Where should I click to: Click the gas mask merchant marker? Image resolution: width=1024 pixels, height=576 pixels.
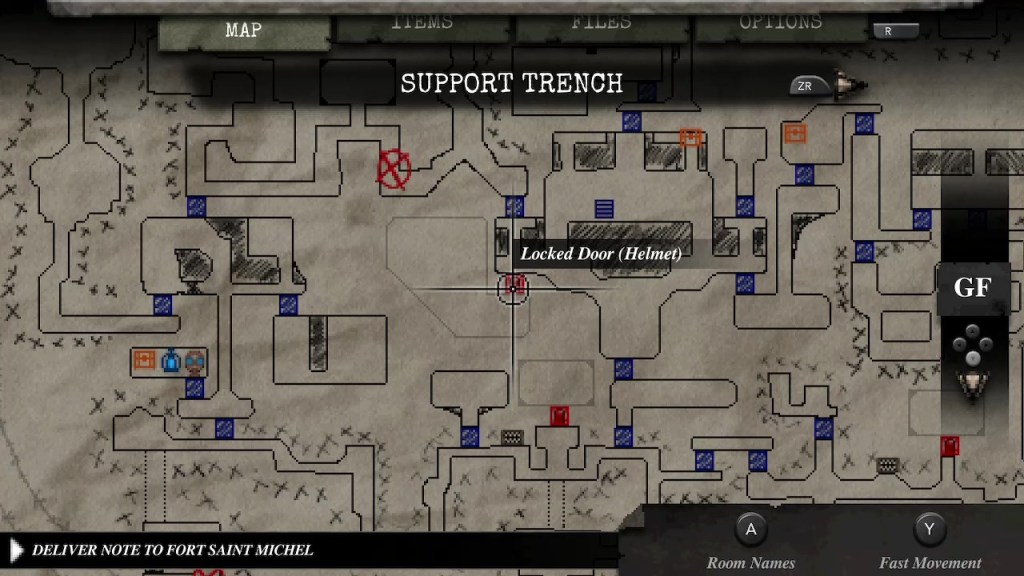195,360
